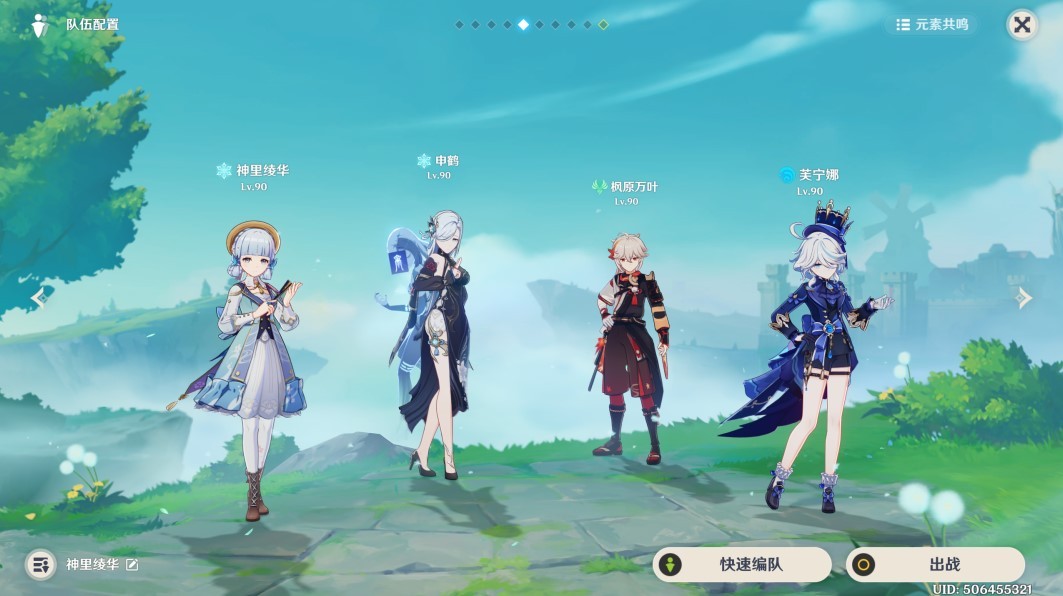This screenshot has height=596, width=1063.
Task: Confirm deployment with the 出战 button
Action: tap(935, 565)
